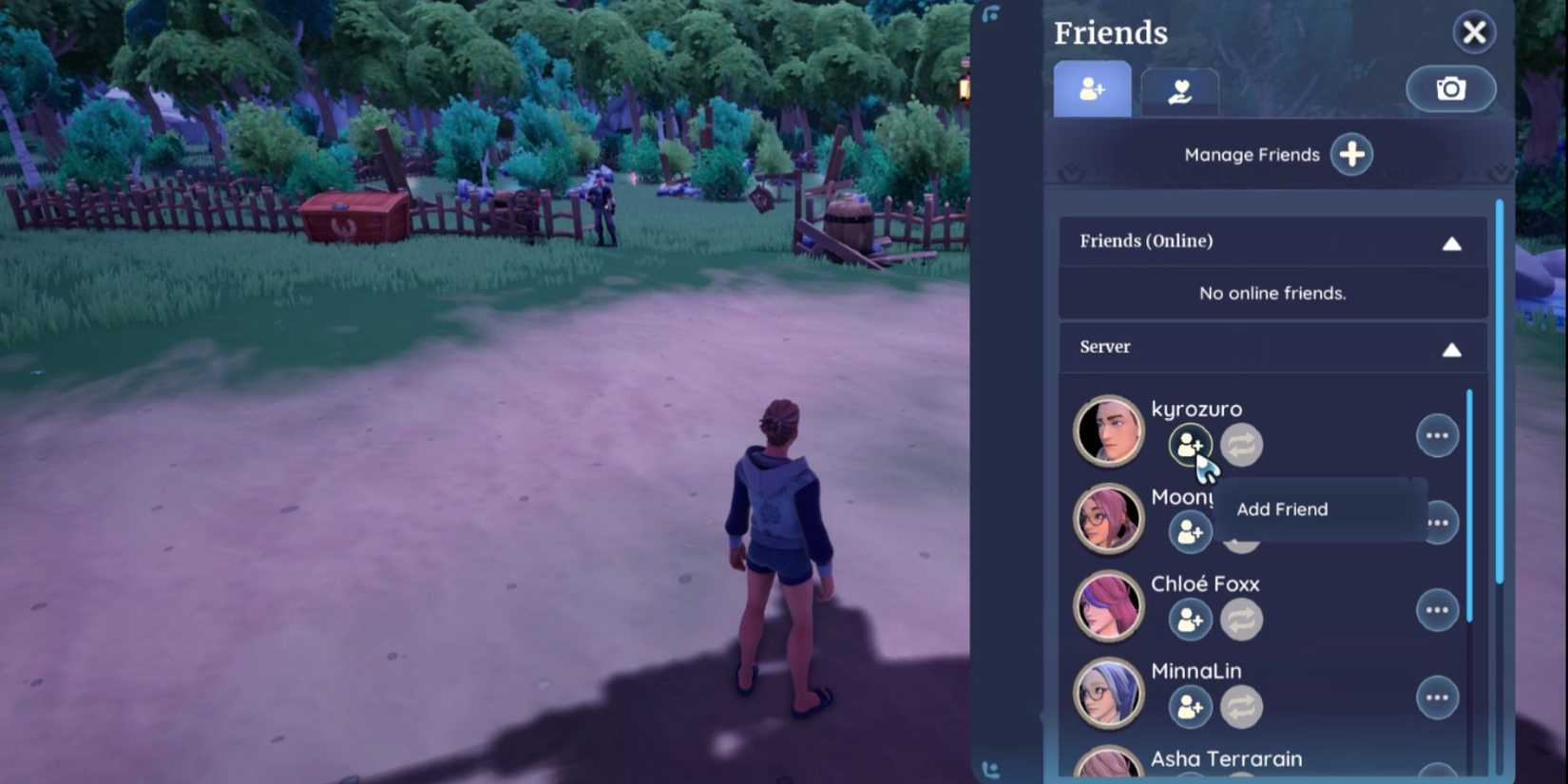The width and height of the screenshot is (1568, 784).
Task: Open more options for Chloé Foxx
Action: 1437,610
